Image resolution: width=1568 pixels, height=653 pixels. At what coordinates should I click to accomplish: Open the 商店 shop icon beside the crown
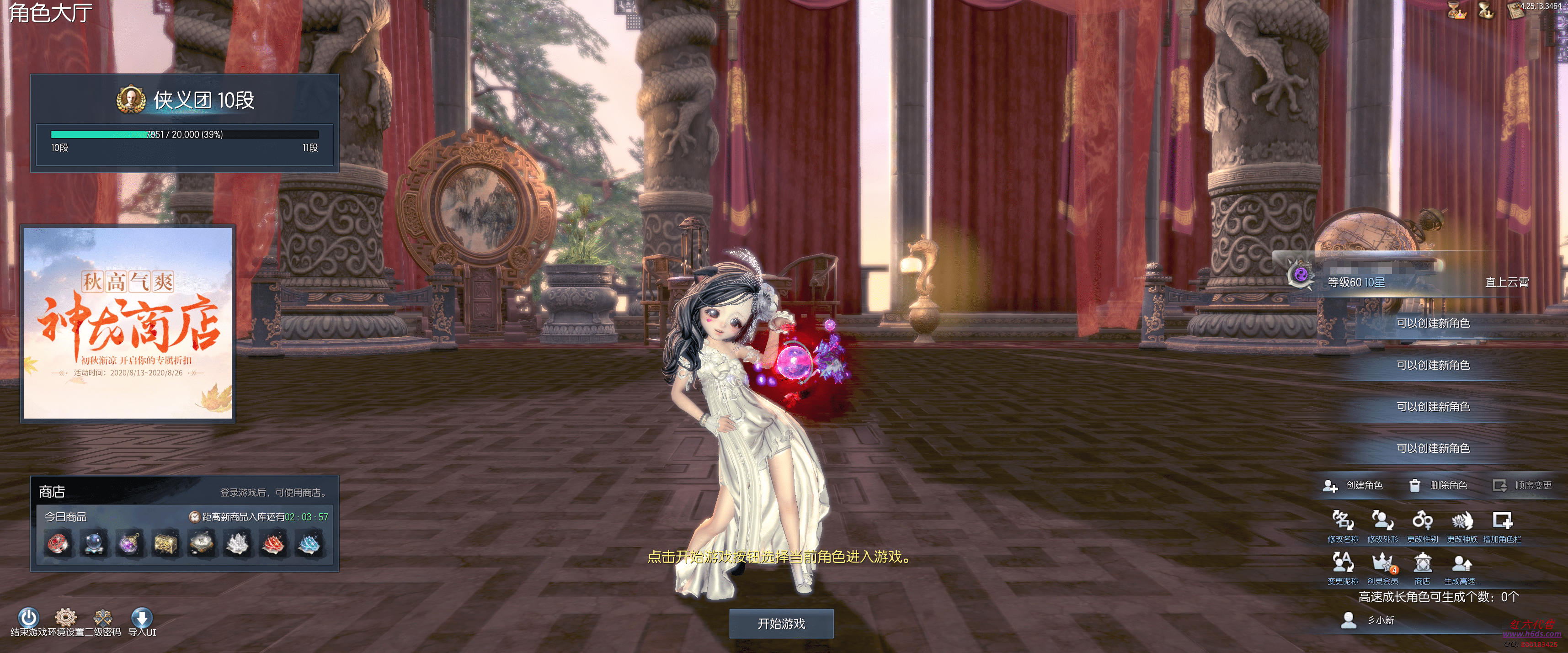pos(1422,563)
